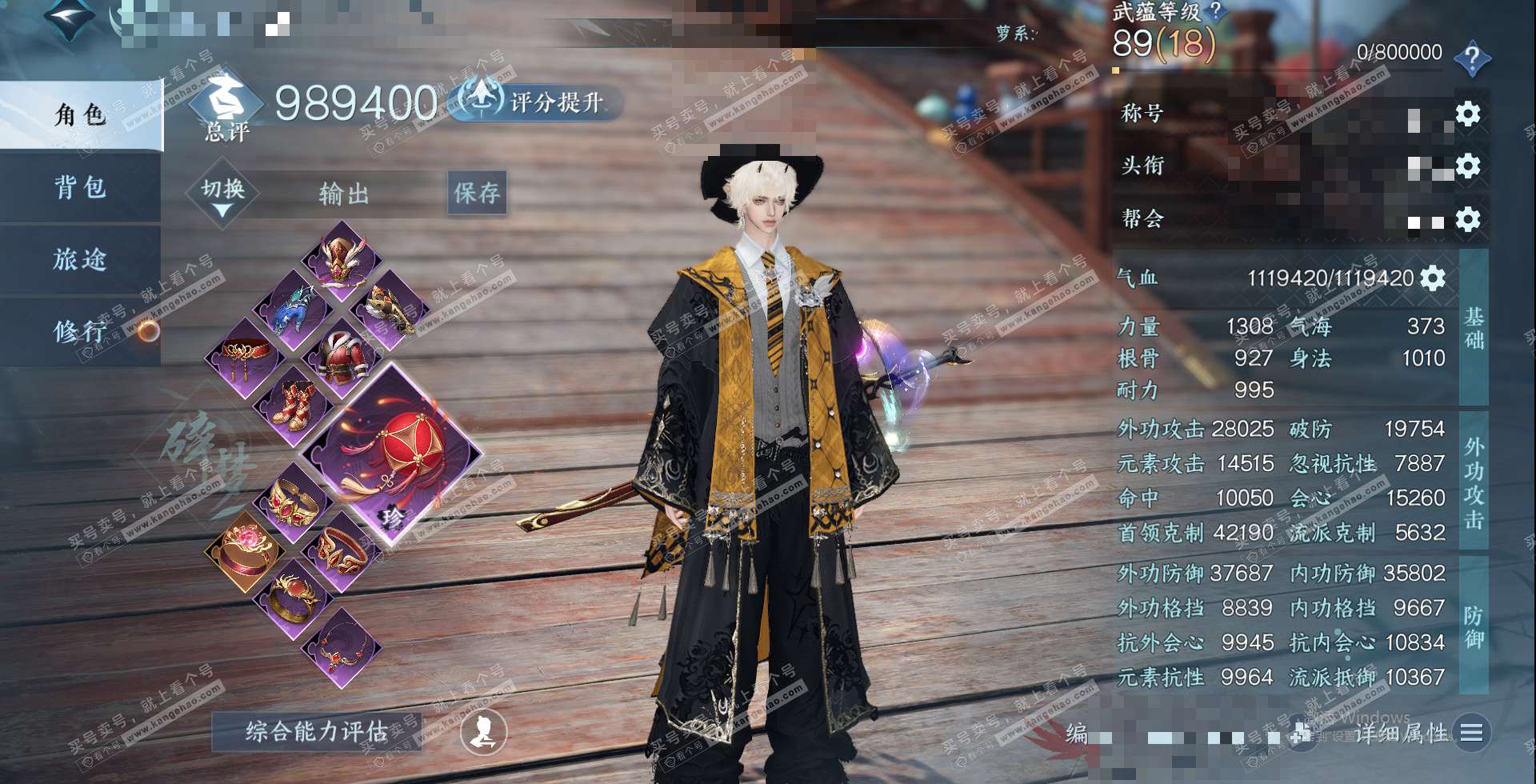Open the 背包 backpack tab
The height and width of the screenshot is (784, 1536).
pos(80,188)
